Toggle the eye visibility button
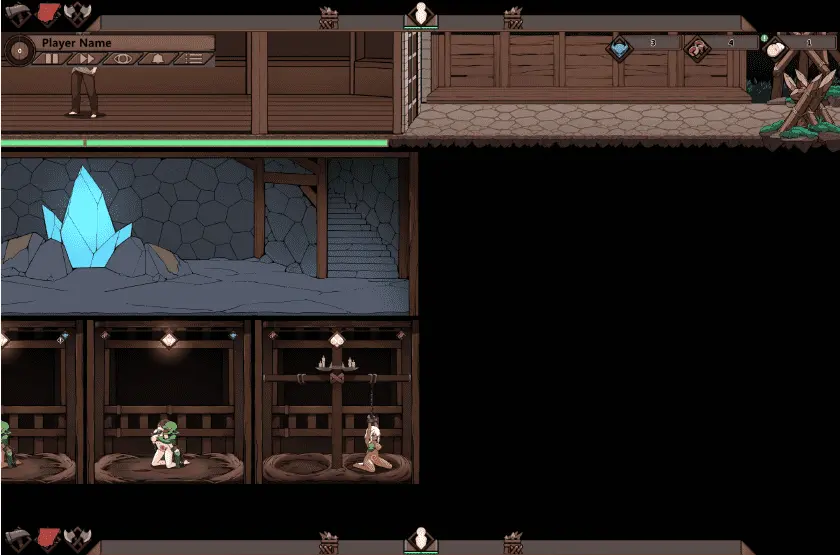This screenshot has height=555, width=840. click(122, 59)
